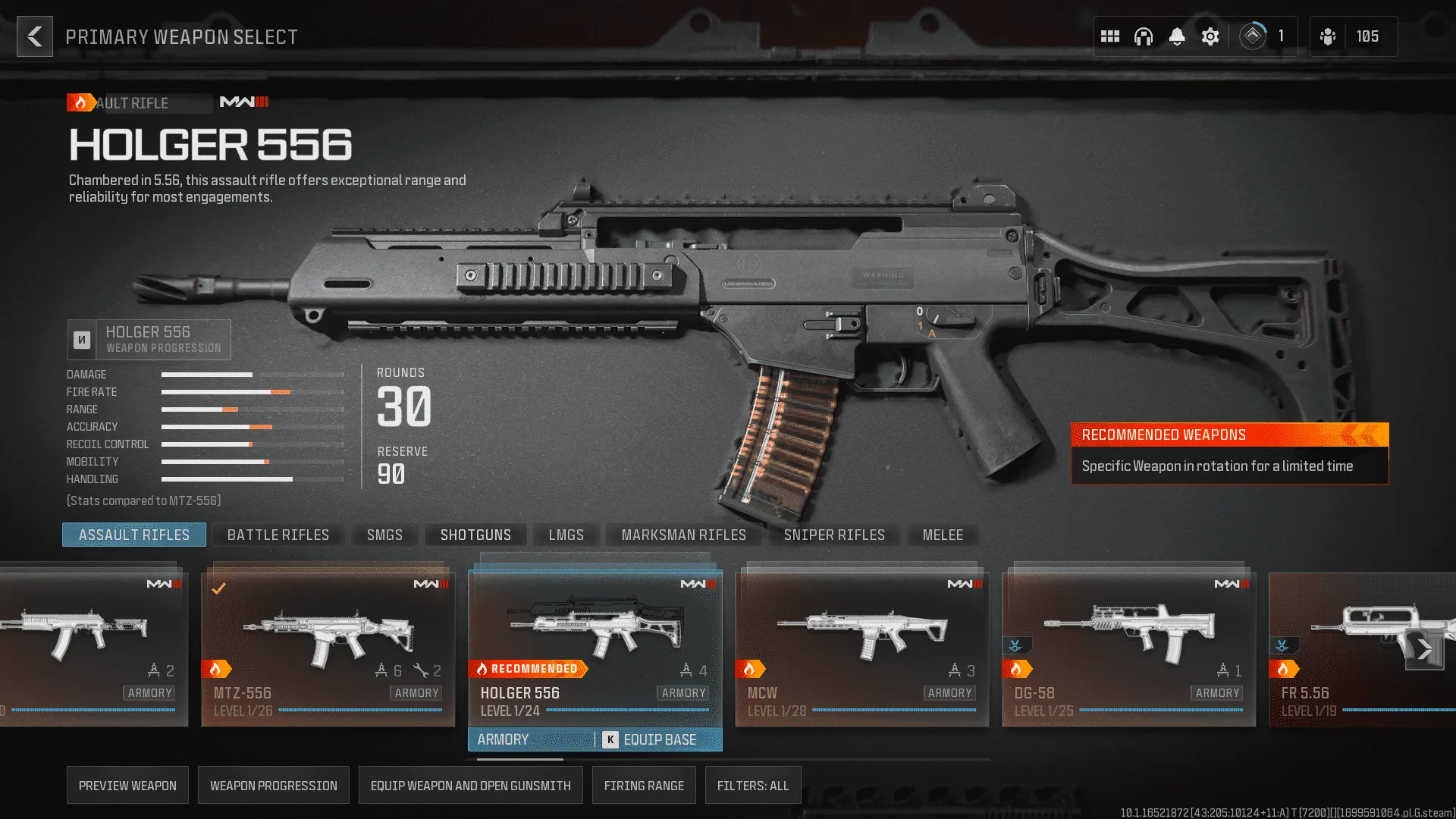Viewport: 1456px width, 819px height.
Task: Open the headset voice chat icon
Action: [1144, 36]
